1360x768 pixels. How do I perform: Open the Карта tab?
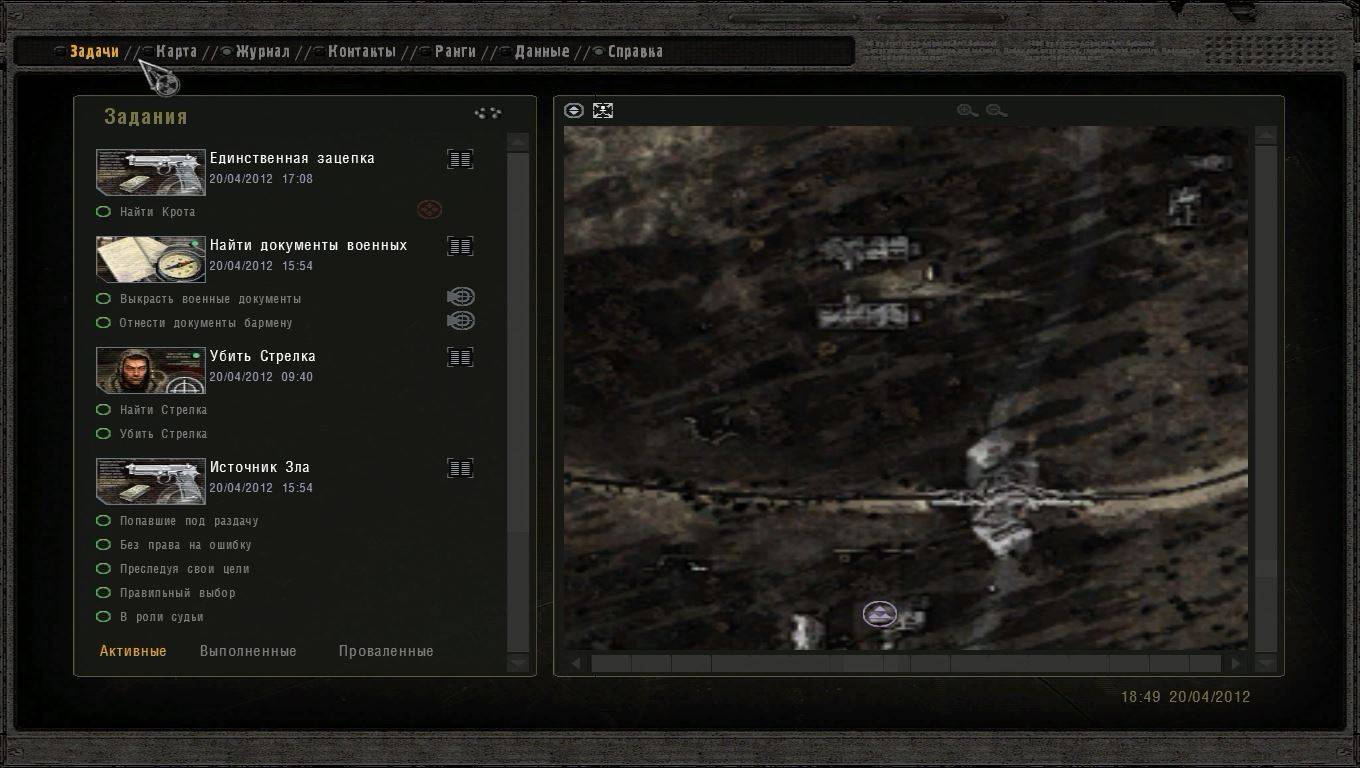[x=176, y=52]
